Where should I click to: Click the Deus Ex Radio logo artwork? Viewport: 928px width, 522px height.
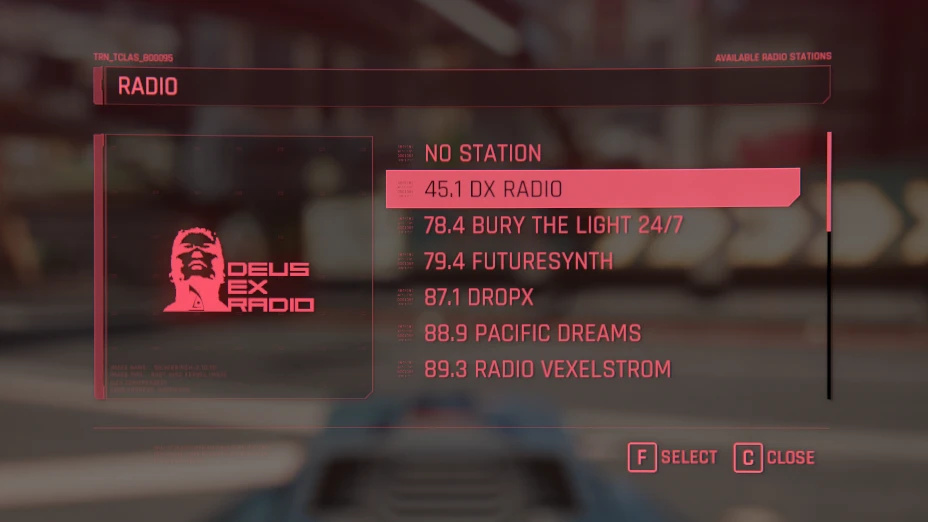pos(238,270)
